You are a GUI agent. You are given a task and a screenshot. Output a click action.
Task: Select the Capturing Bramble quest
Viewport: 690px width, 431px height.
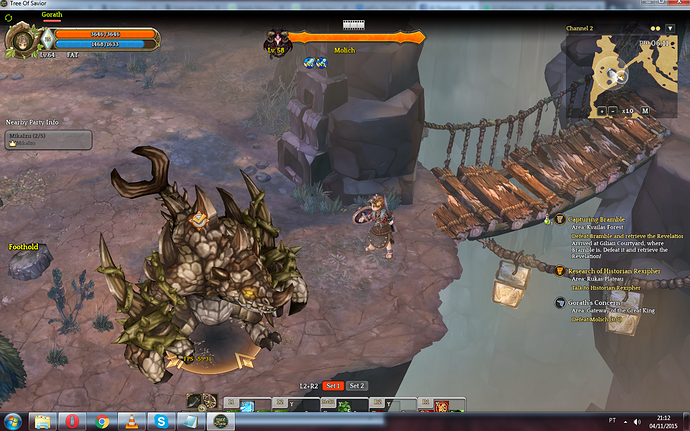pos(598,218)
